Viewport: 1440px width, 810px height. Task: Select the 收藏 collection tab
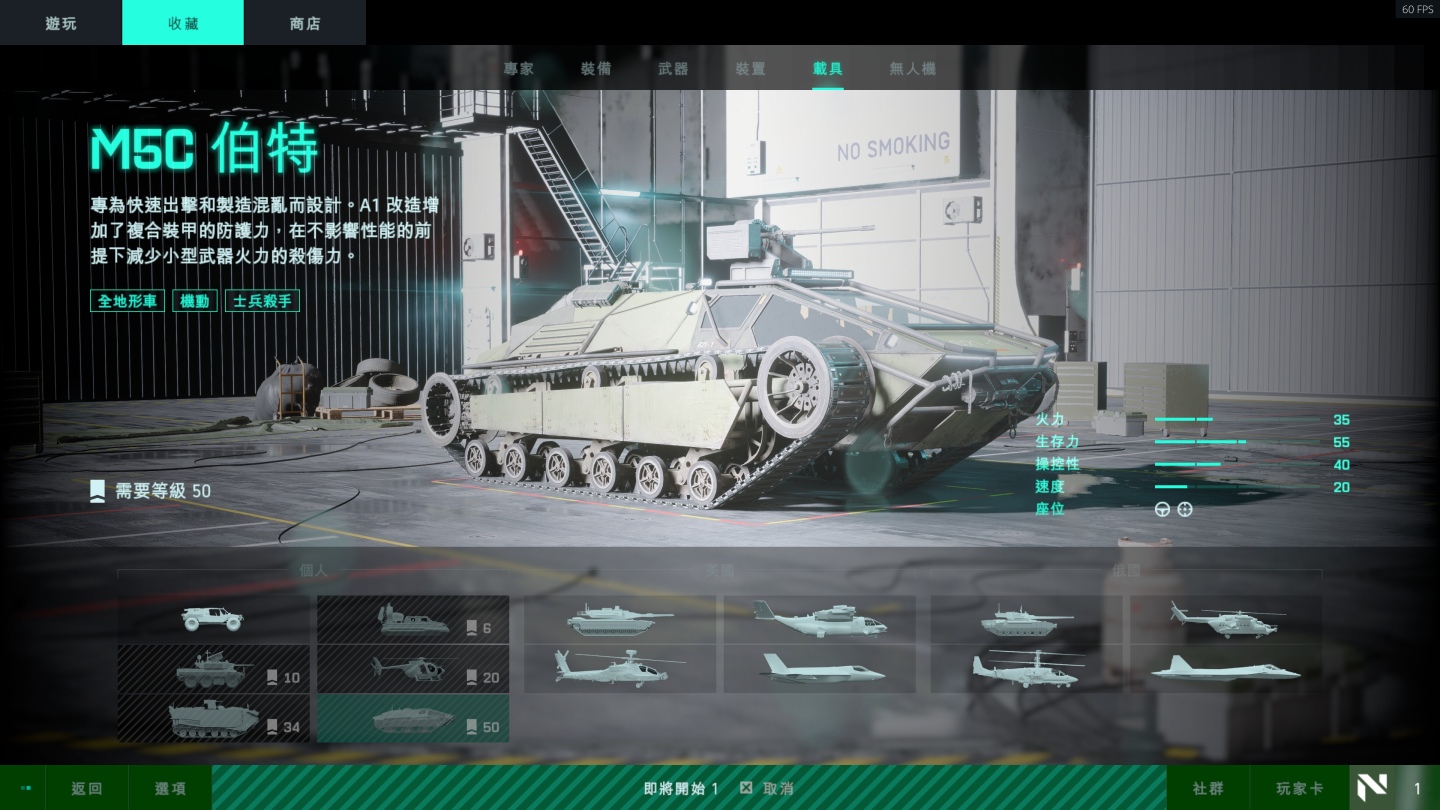tap(183, 23)
